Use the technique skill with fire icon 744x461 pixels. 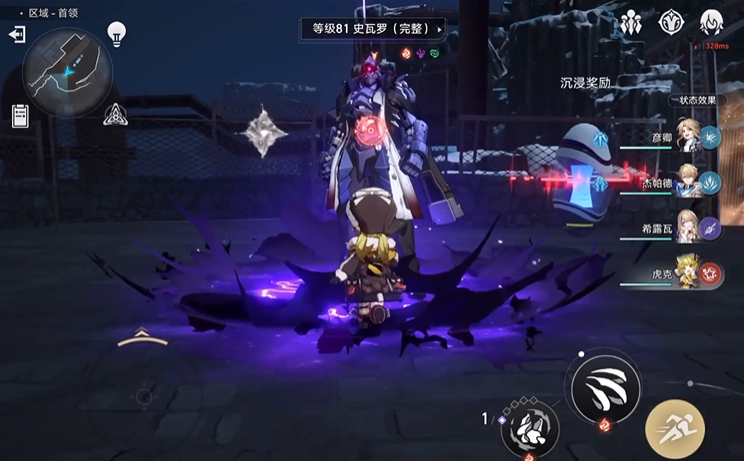click(x=529, y=427)
